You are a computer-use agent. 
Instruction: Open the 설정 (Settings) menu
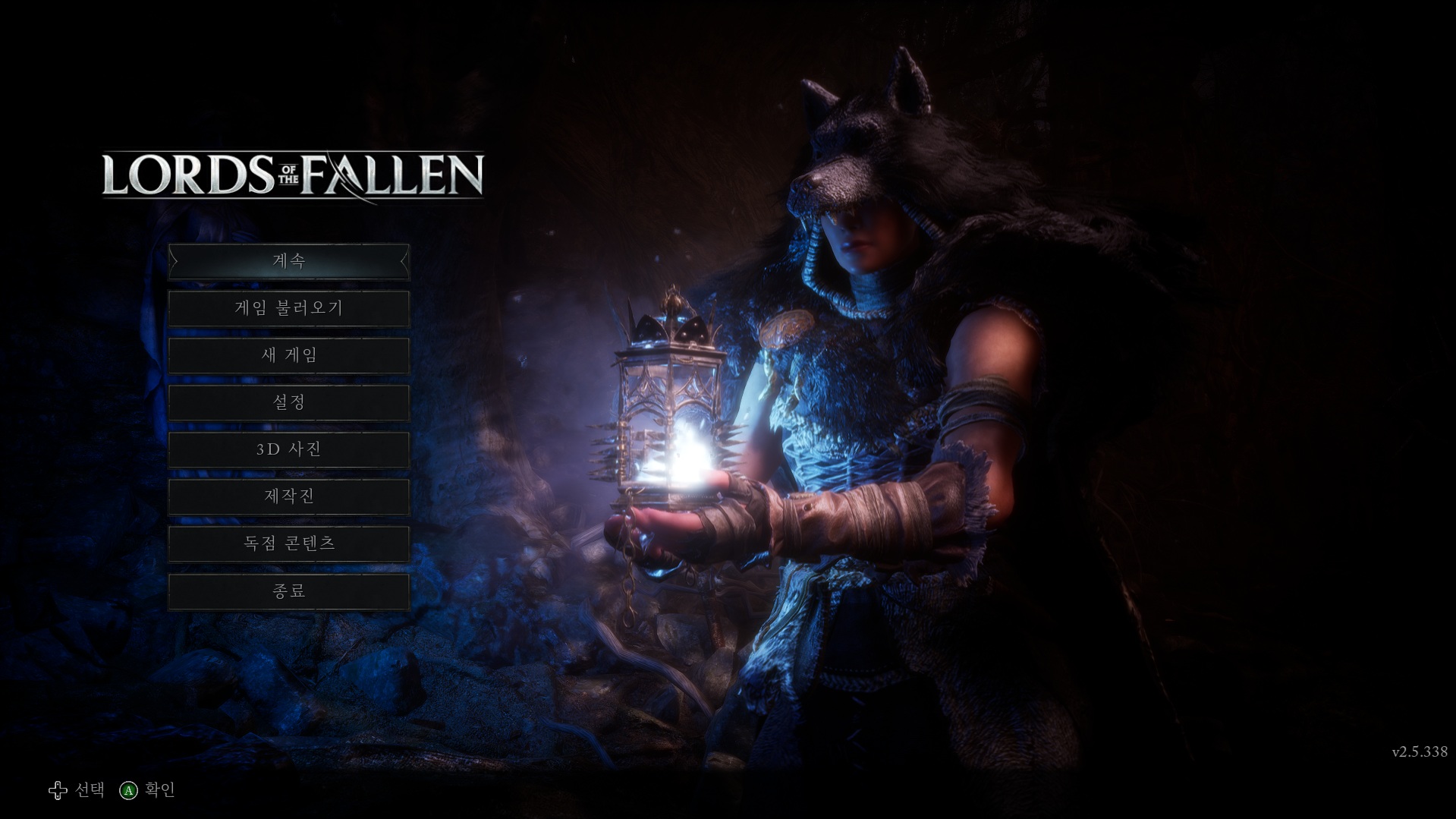(288, 402)
